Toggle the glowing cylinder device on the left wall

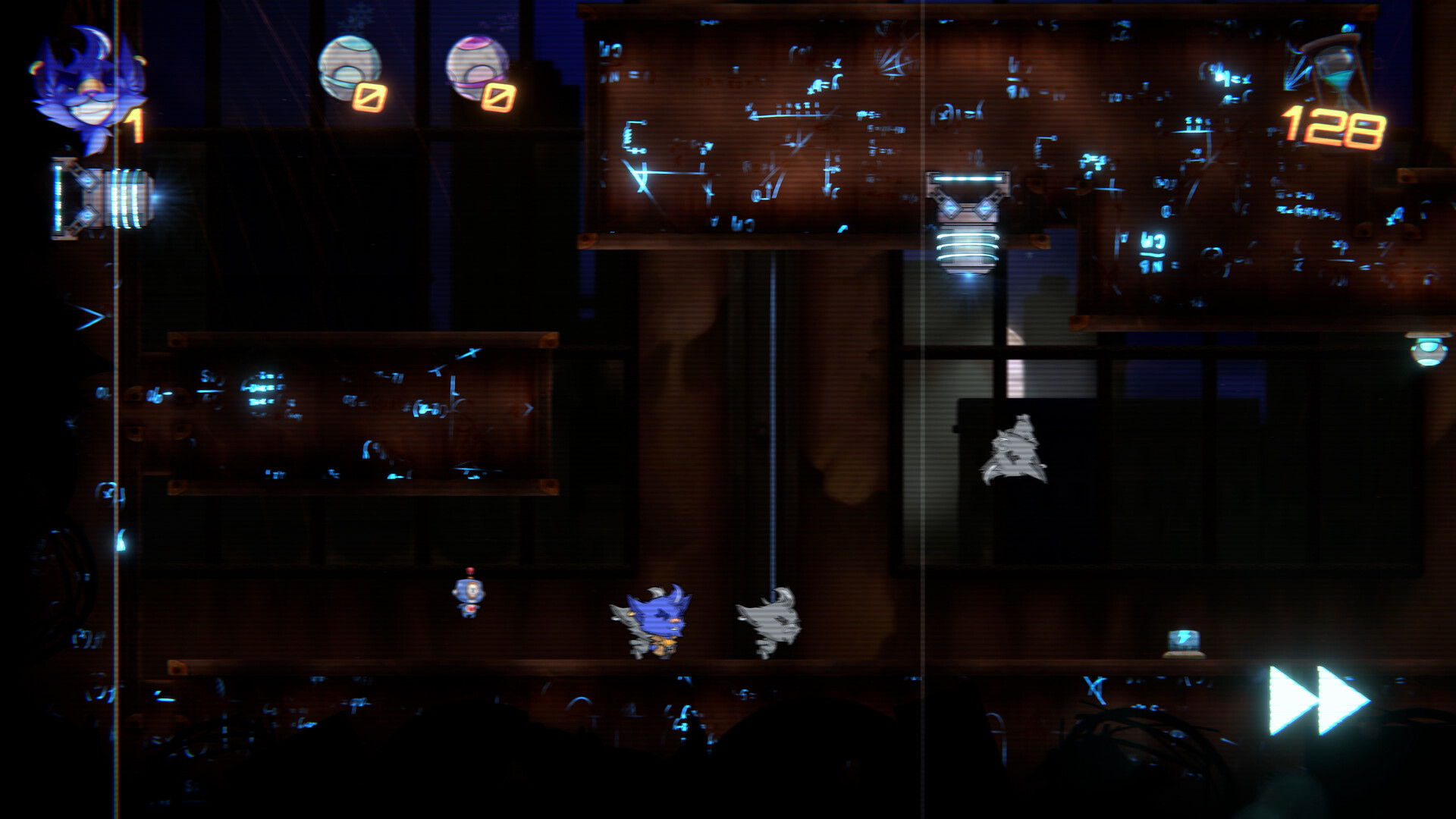pyautogui.click(x=99, y=197)
